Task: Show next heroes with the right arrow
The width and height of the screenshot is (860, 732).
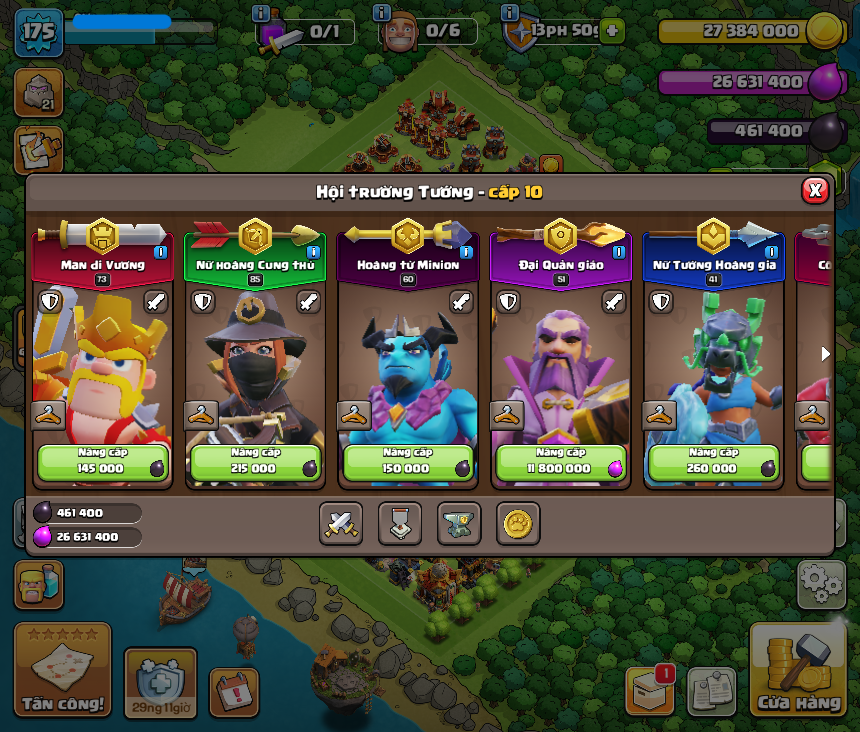Action: [x=825, y=354]
